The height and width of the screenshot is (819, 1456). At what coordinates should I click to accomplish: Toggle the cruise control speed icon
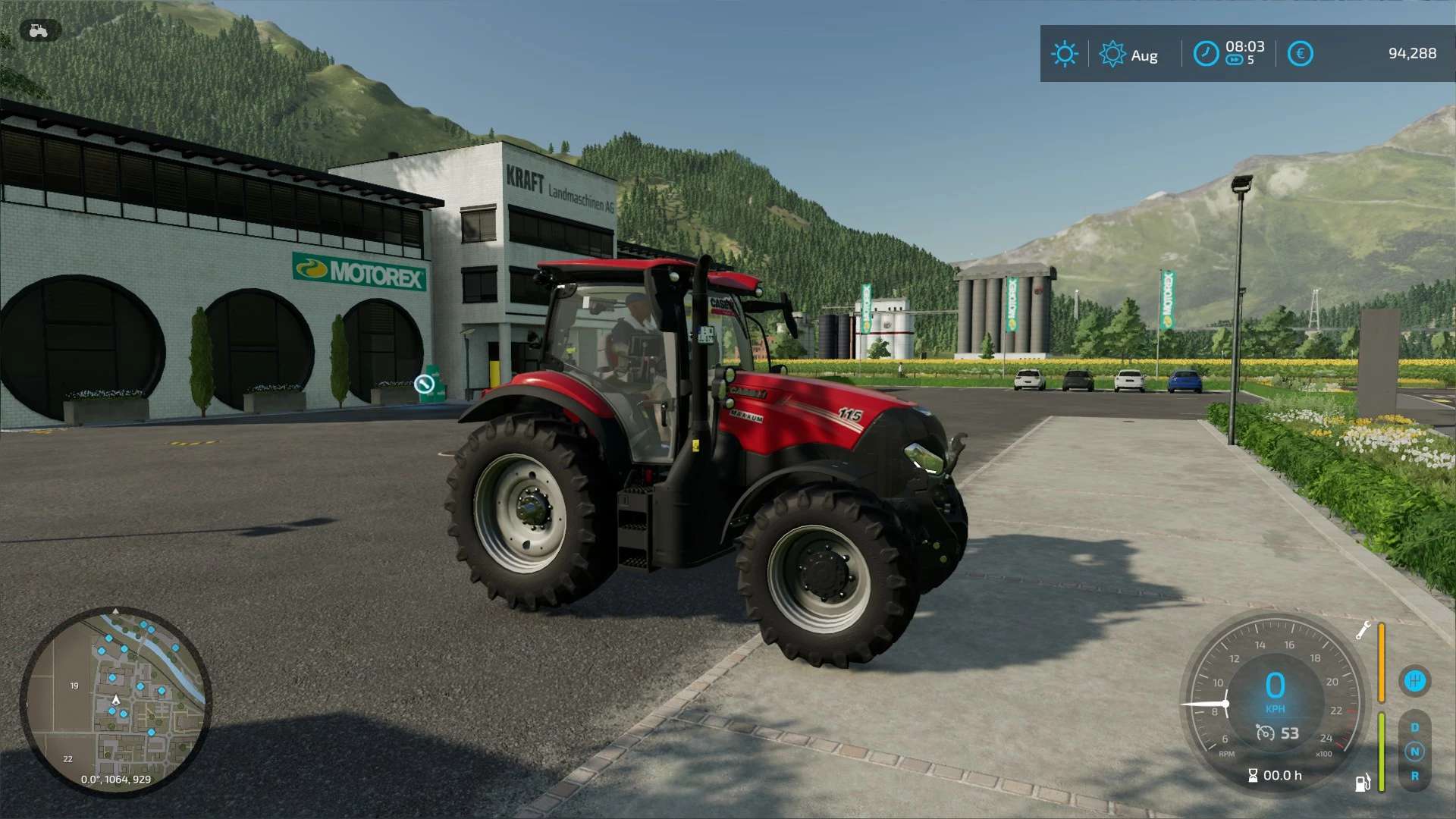[x=1265, y=733]
